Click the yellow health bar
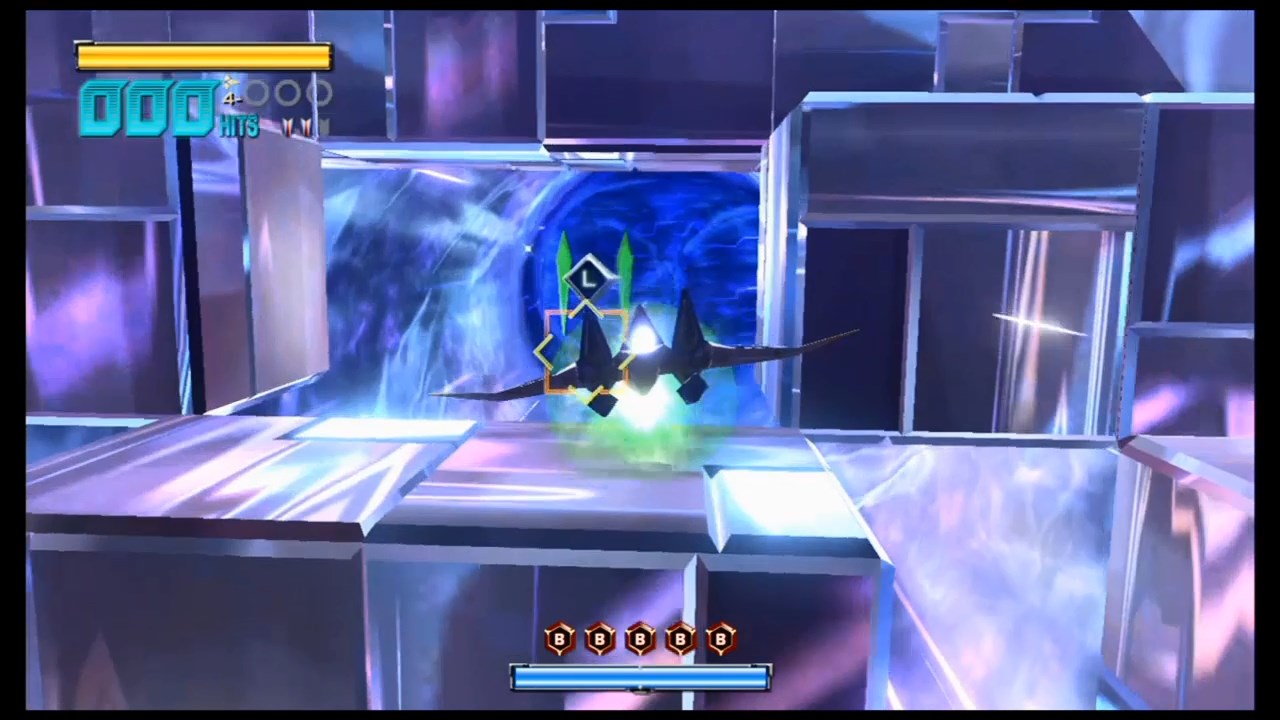1280x720 pixels. click(x=203, y=55)
